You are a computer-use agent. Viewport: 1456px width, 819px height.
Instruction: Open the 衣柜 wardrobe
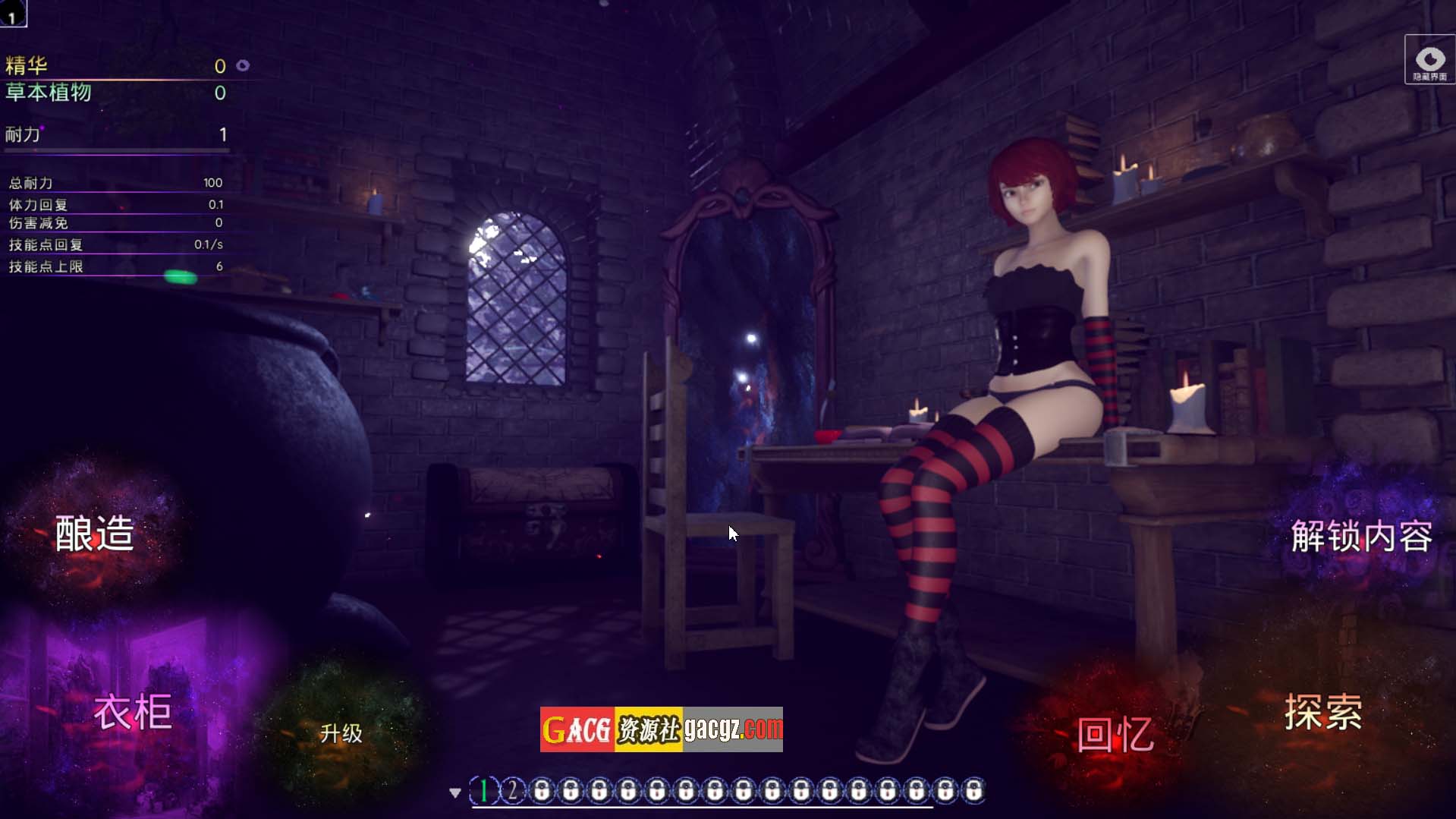133,712
